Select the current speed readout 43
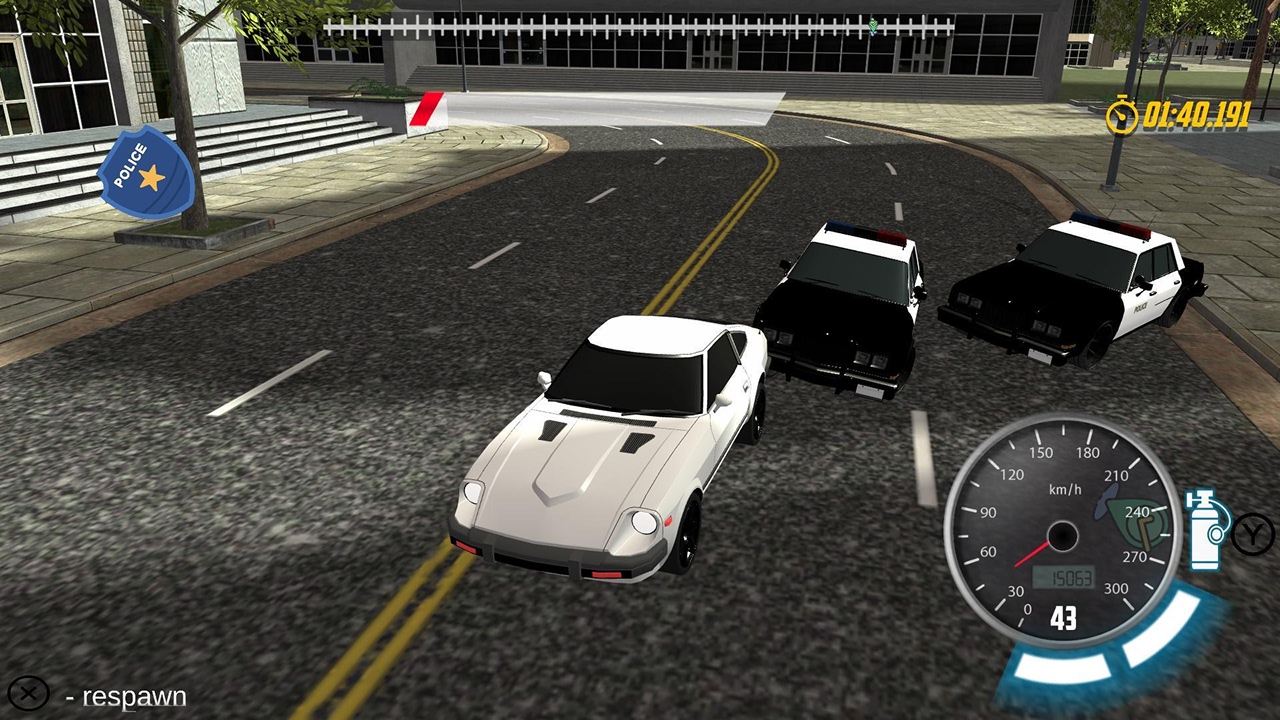1280x720 pixels. (1066, 619)
